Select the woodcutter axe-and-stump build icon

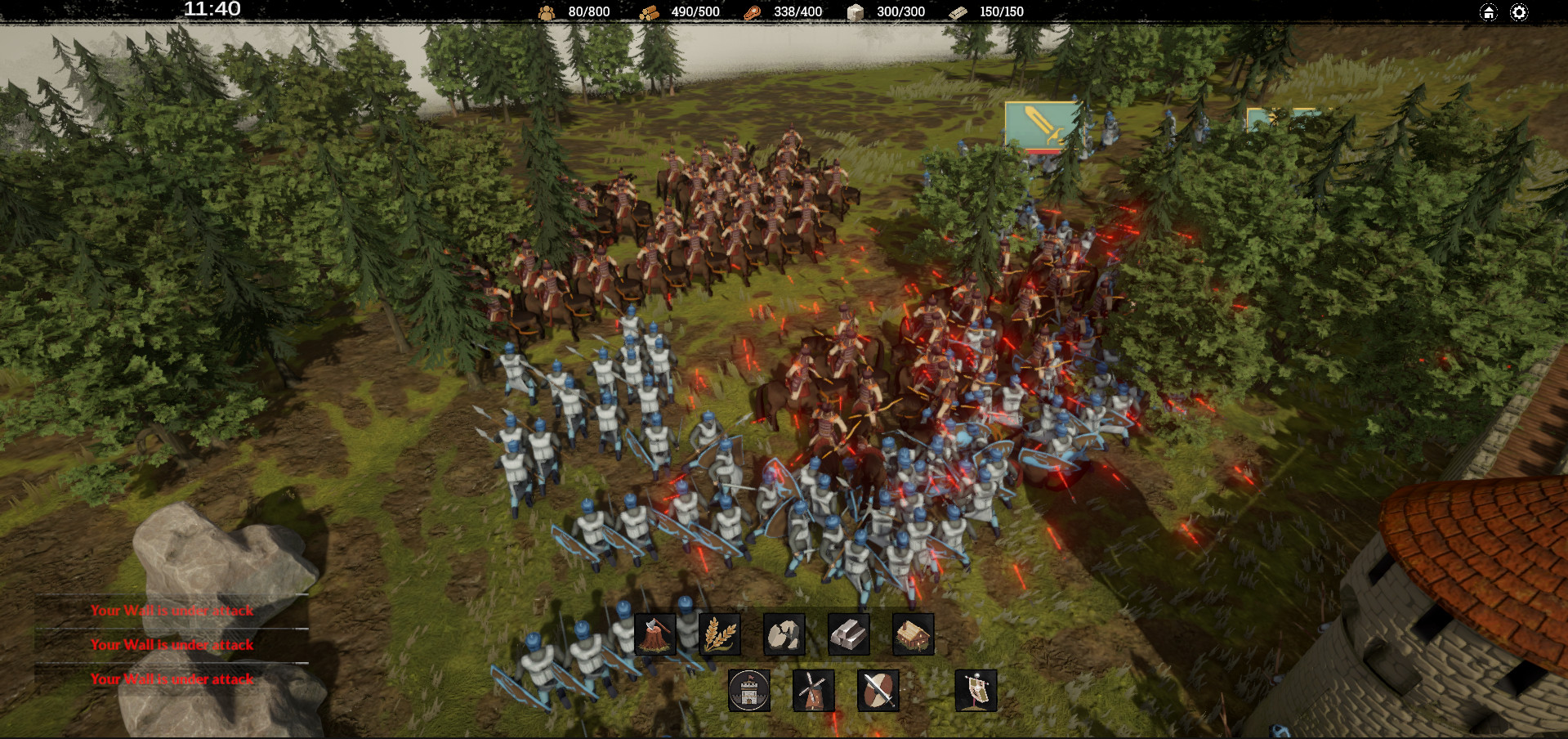tap(655, 634)
